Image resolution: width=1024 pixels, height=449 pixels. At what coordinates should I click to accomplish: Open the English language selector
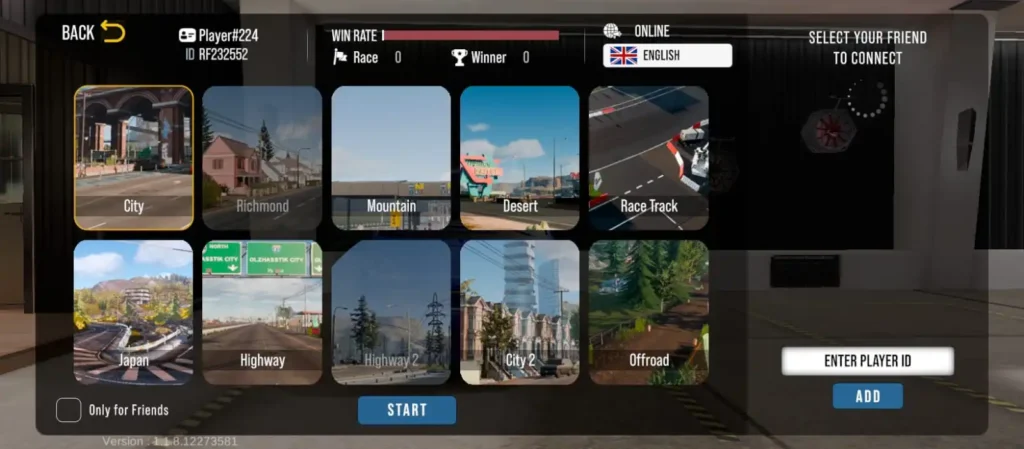(667, 56)
